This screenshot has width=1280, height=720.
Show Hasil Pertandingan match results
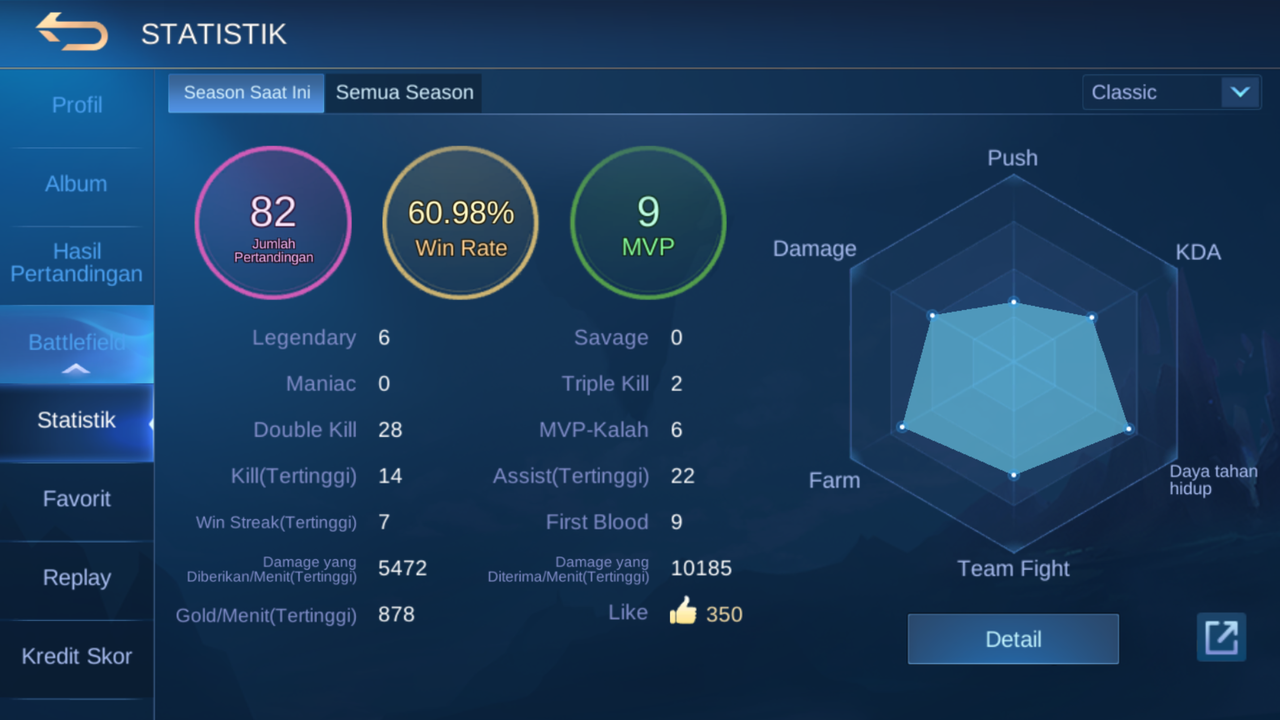tap(76, 263)
